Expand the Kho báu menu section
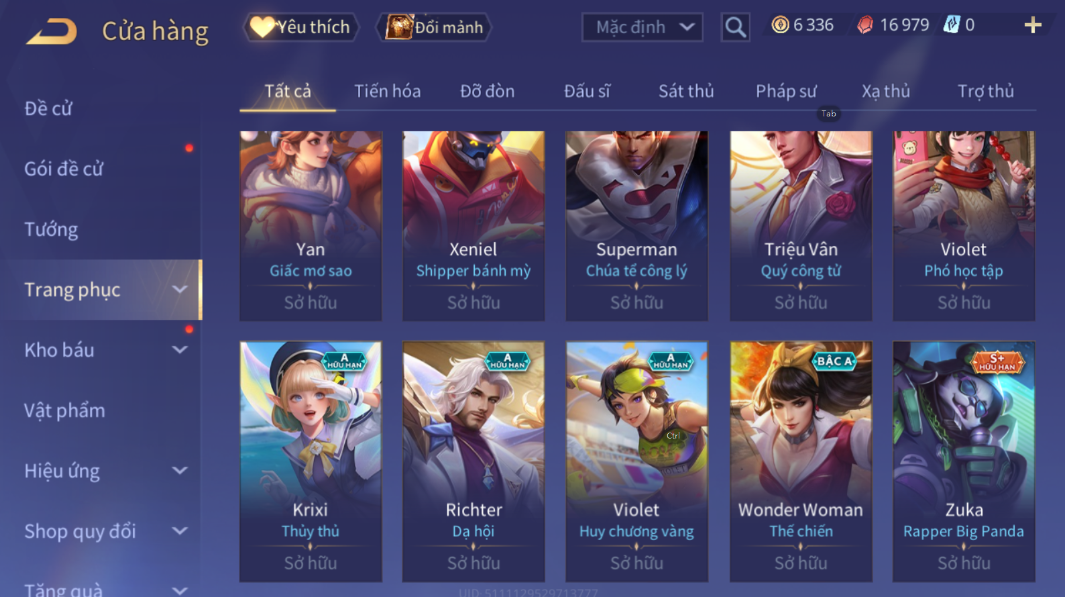The image size is (1065, 597). click(100, 350)
